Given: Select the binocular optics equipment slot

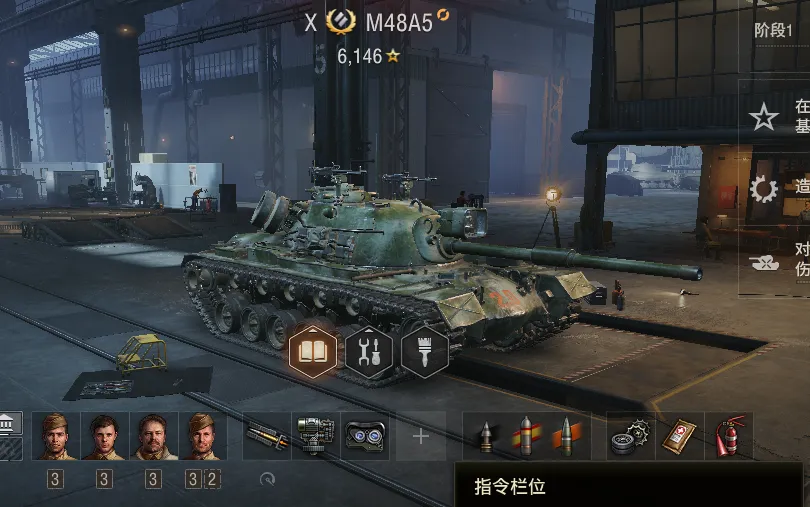Looking at the screenshot, I should [x=366, y=436].
